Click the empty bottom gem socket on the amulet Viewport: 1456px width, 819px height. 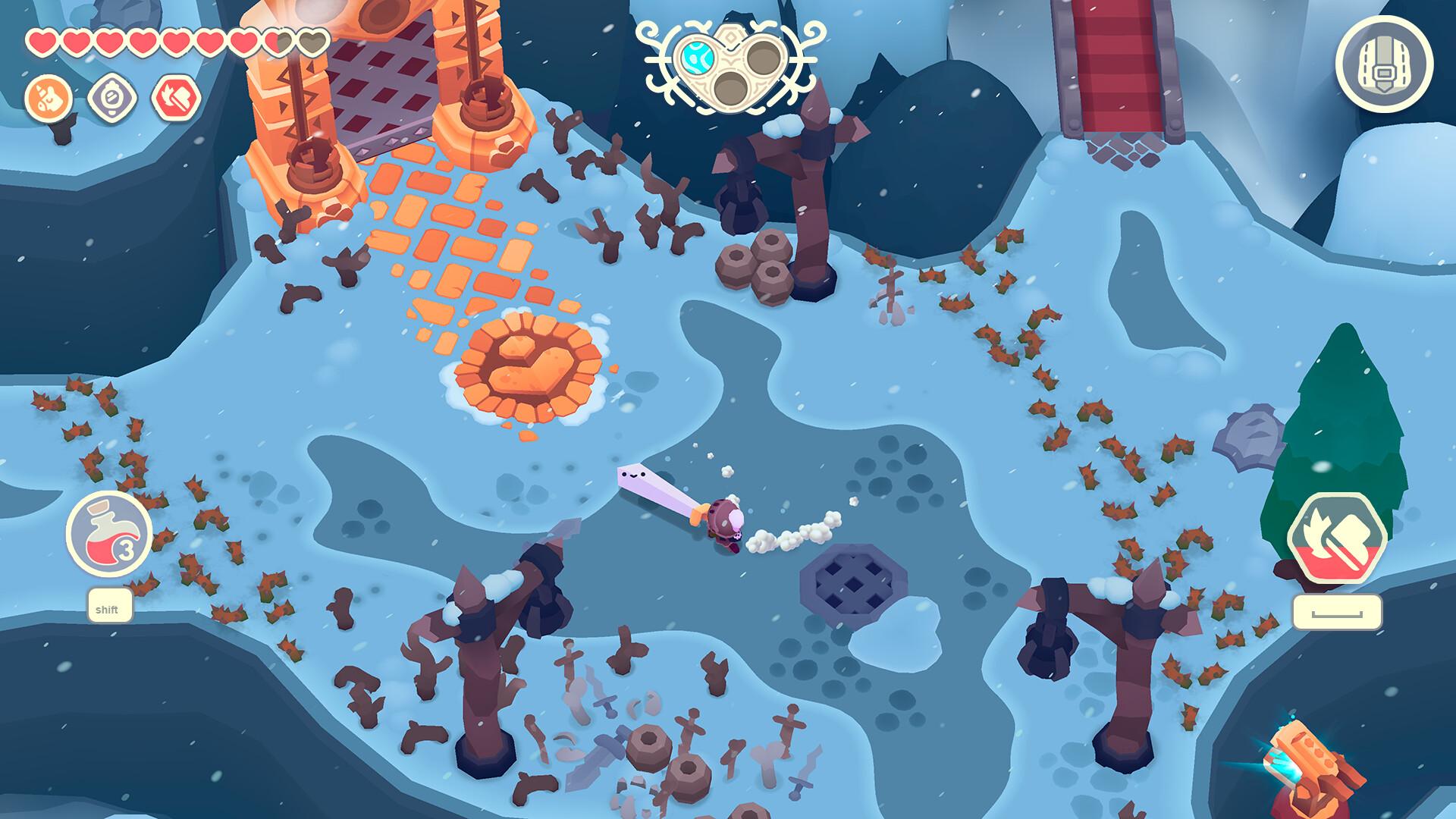(x=731, y=88)
